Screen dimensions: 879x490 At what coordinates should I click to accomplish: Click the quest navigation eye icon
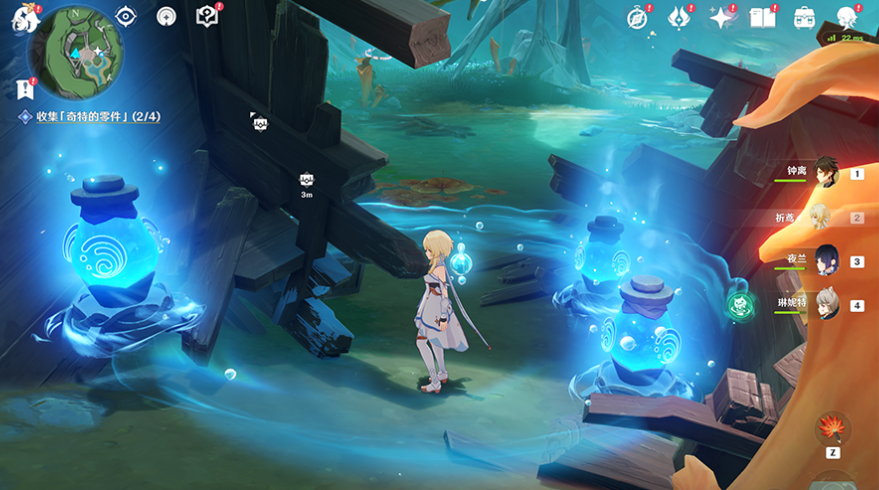click(x=126, y=16)
